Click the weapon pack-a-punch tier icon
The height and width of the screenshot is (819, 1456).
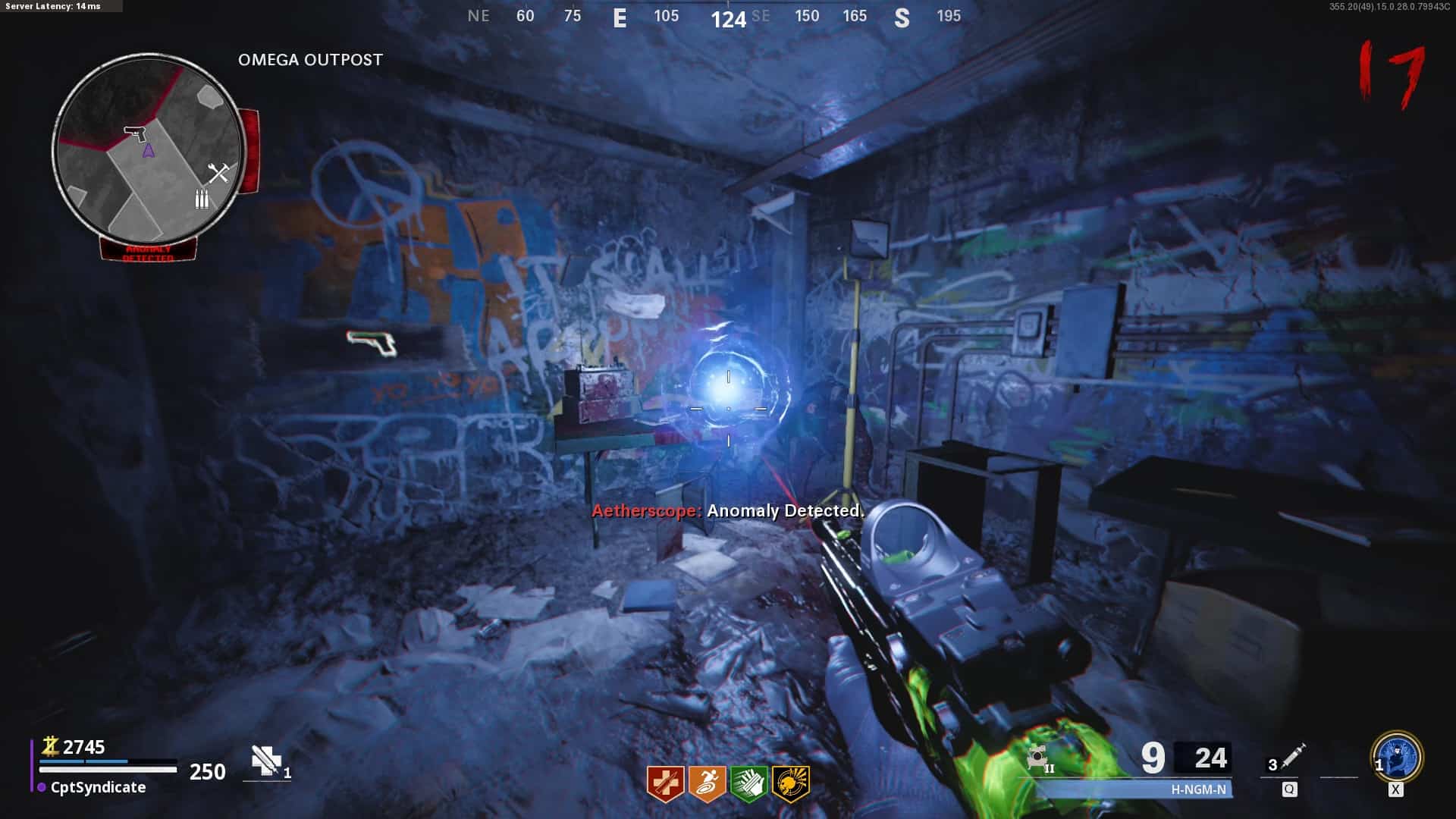[1039, 758]
